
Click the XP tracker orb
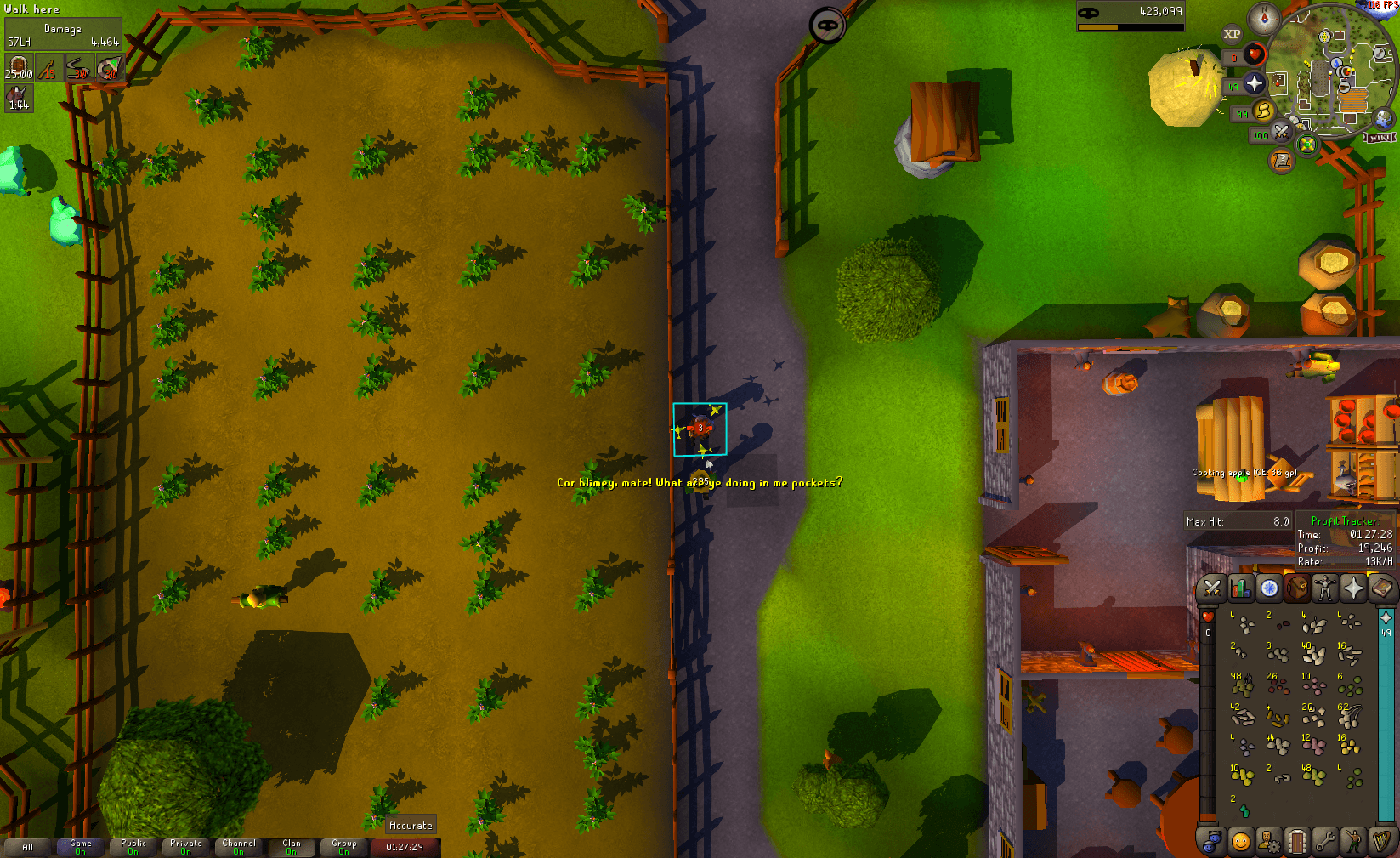coord(1233,34)
